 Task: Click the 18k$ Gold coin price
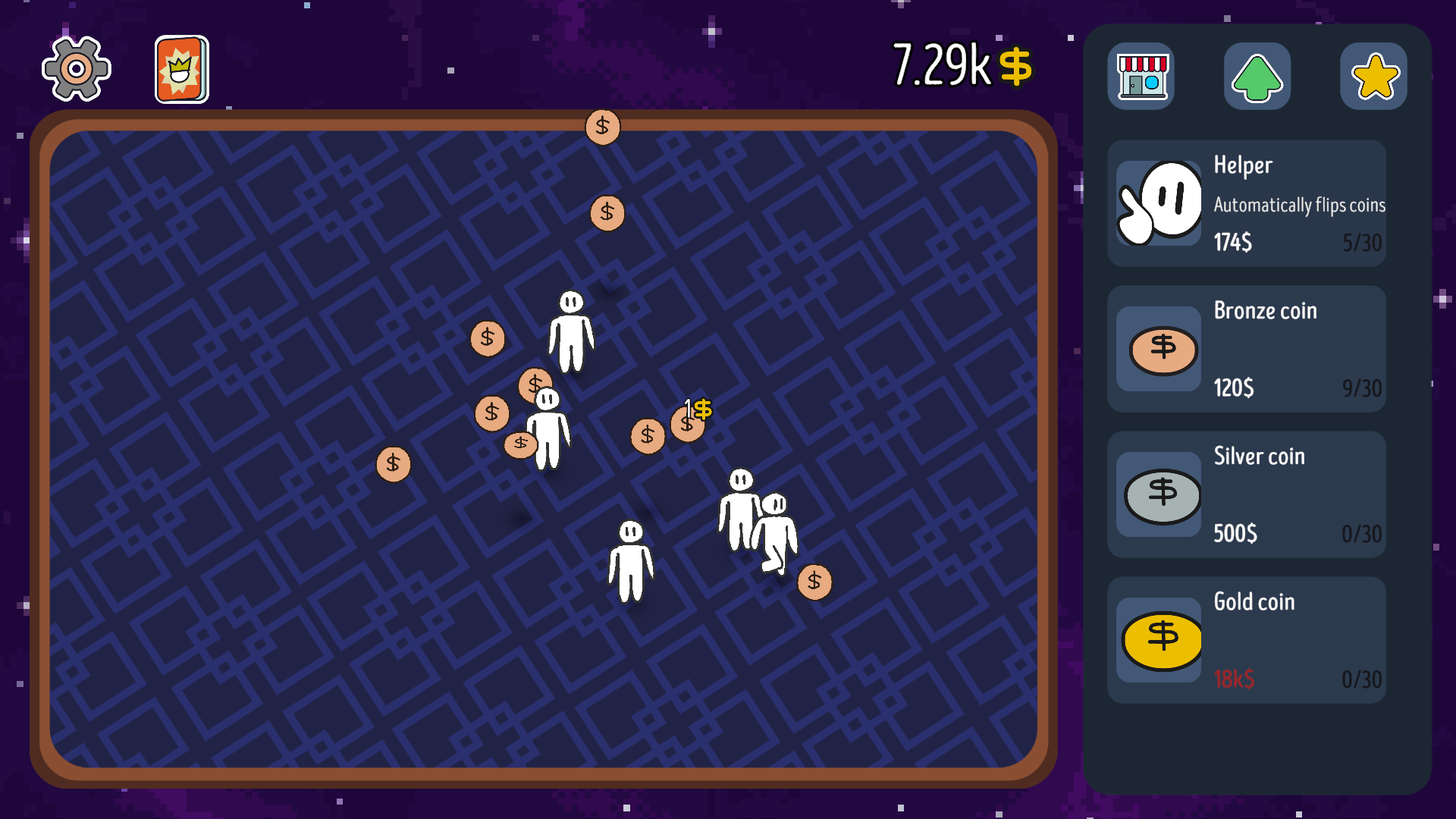[1233, 679]
